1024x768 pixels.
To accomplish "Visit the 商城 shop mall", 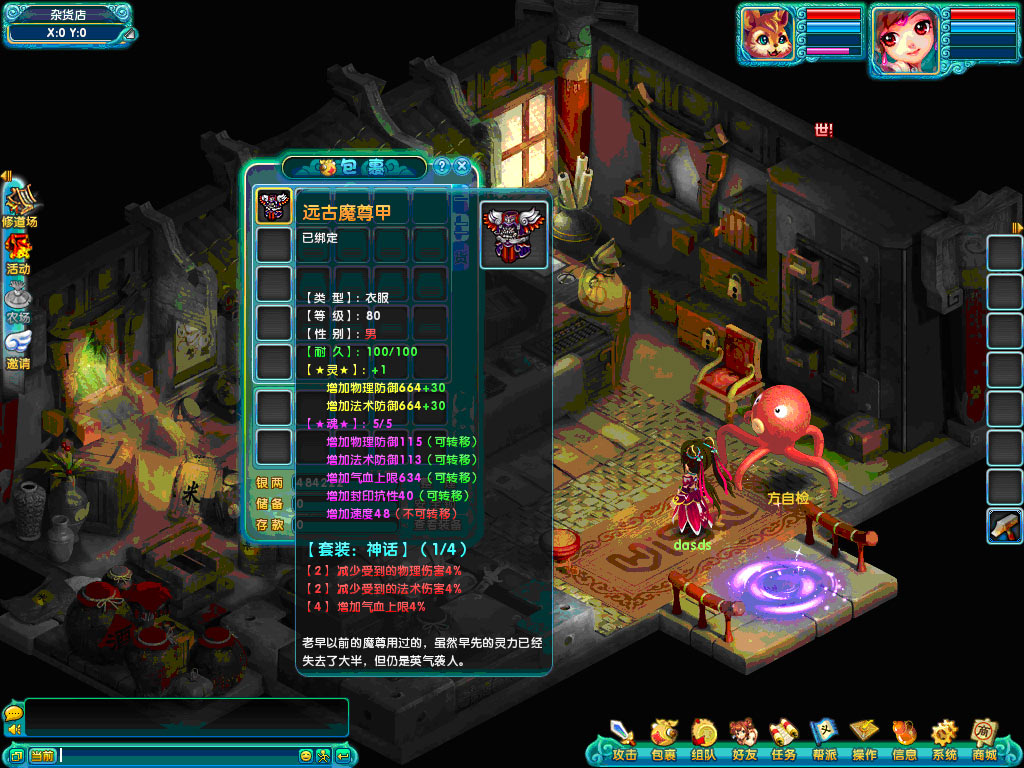I will click(x=984, y=738).
